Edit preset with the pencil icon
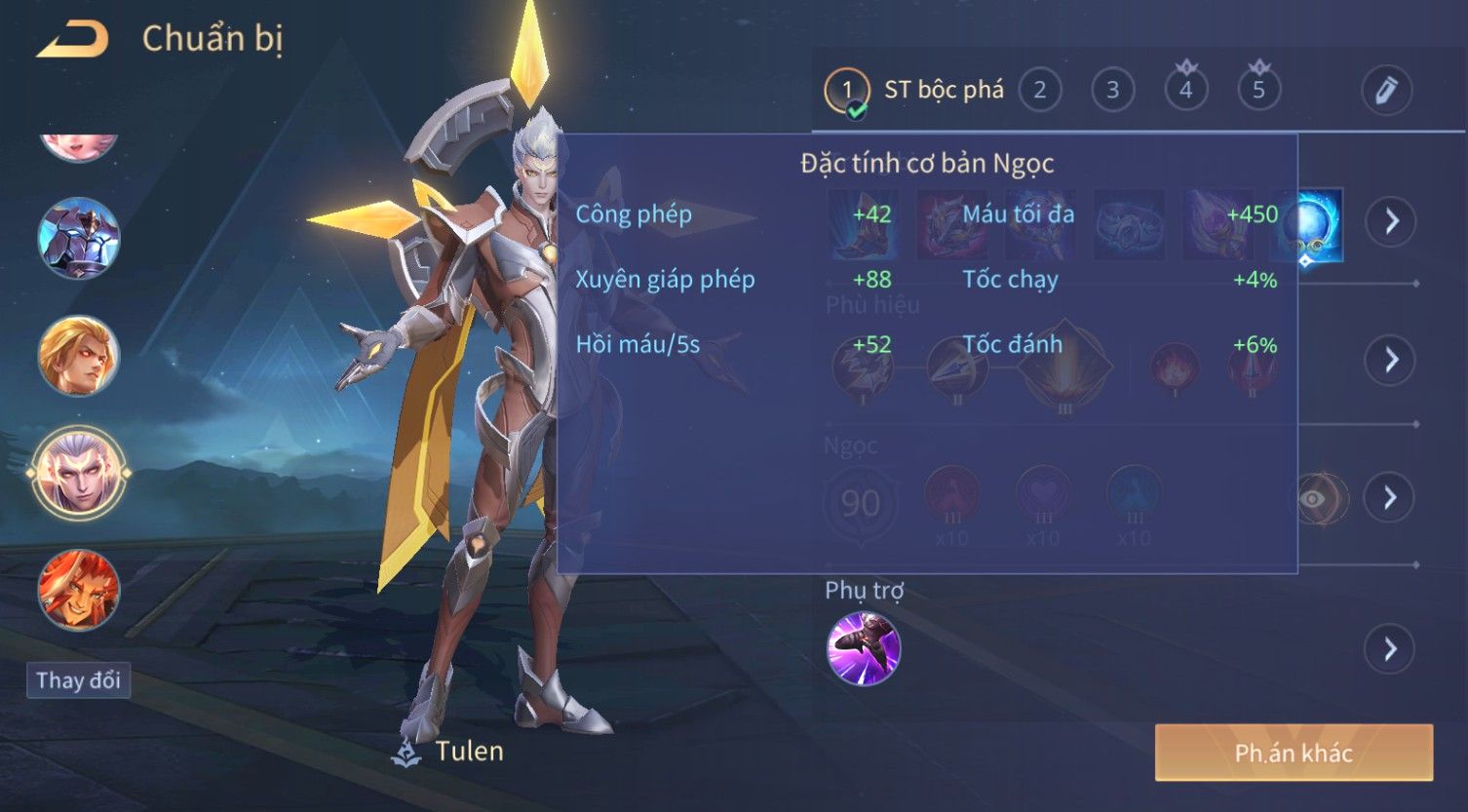The width and height of the screenshot is (1468, 812). pyautogui.click(x=1386, y=91)
